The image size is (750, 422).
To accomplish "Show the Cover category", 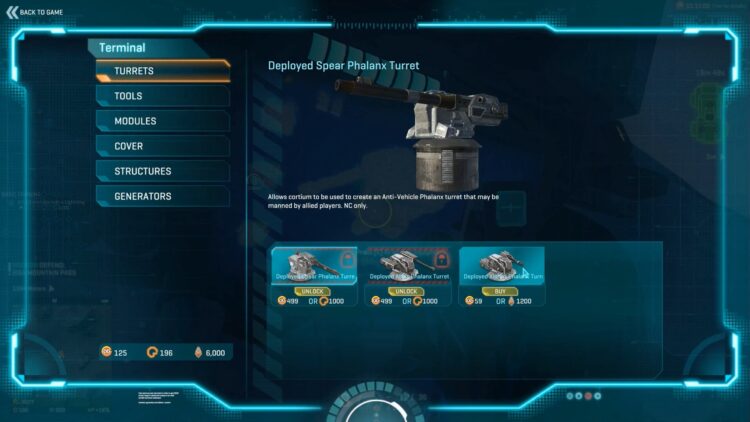I will tap(163, 146).
